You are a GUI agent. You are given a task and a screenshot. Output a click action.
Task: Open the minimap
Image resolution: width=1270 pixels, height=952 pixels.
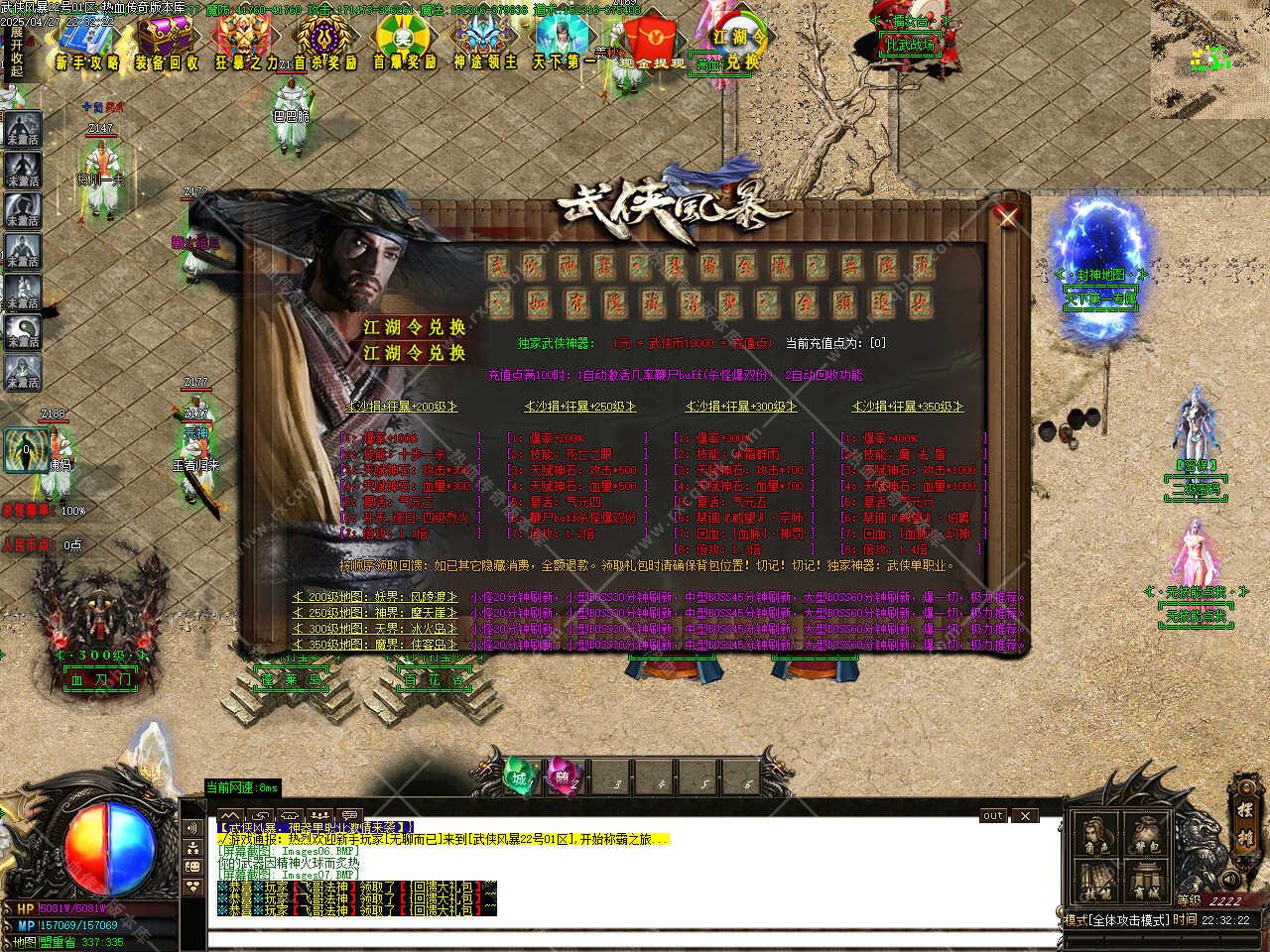(x=1209, y=59)
